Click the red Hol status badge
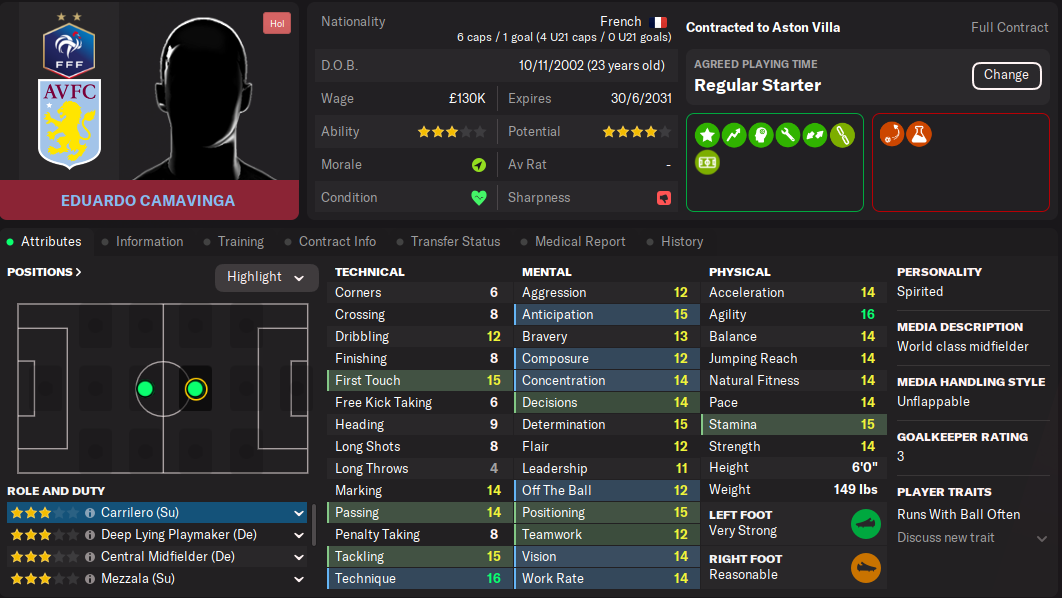The image size is (1062, 598). point(276,23)
